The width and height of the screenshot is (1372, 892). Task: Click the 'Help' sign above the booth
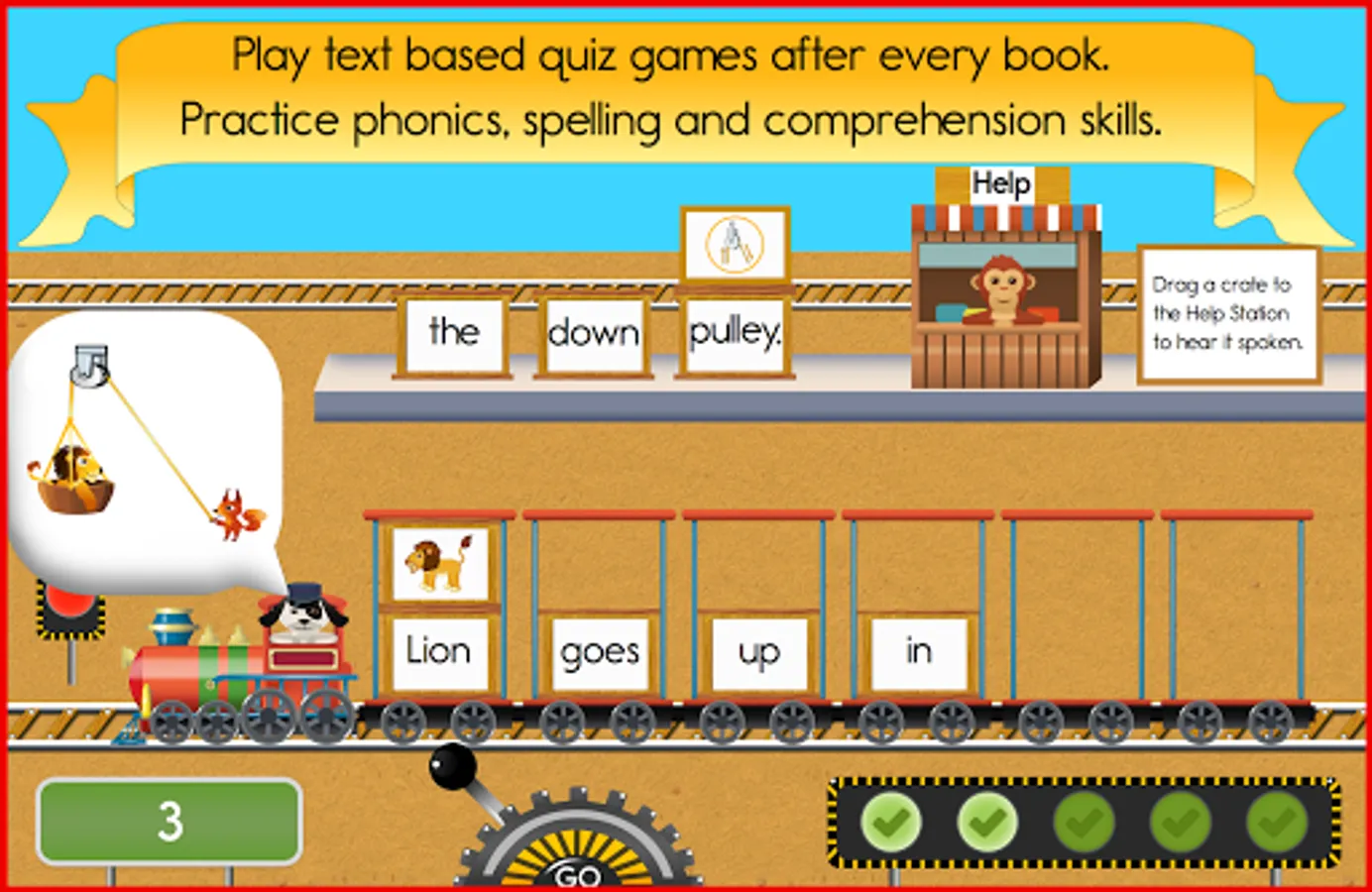(x=1003, y=182)
